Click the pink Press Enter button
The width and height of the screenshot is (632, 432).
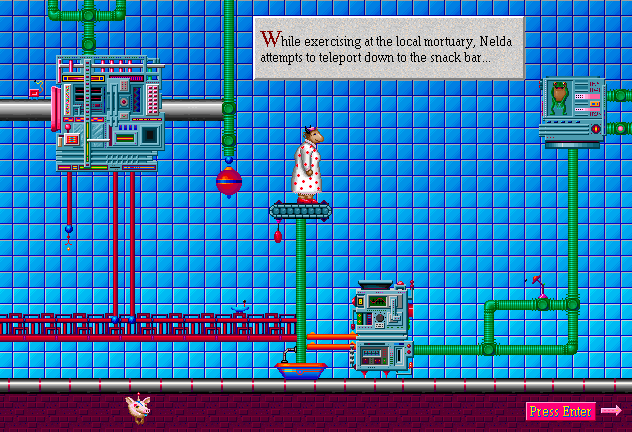[x=560, y=411]
